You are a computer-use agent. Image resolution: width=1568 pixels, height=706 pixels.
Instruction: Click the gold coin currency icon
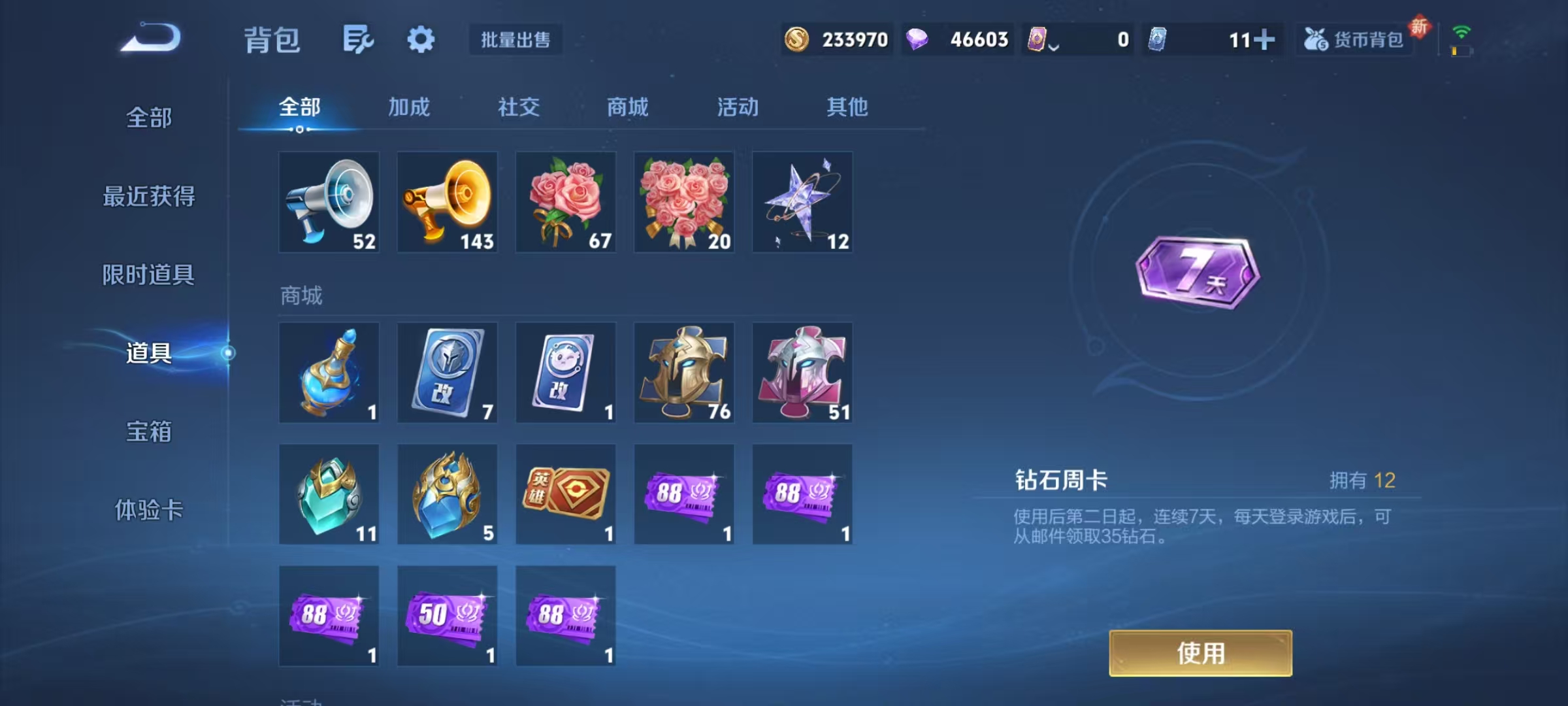pos(798,41)
